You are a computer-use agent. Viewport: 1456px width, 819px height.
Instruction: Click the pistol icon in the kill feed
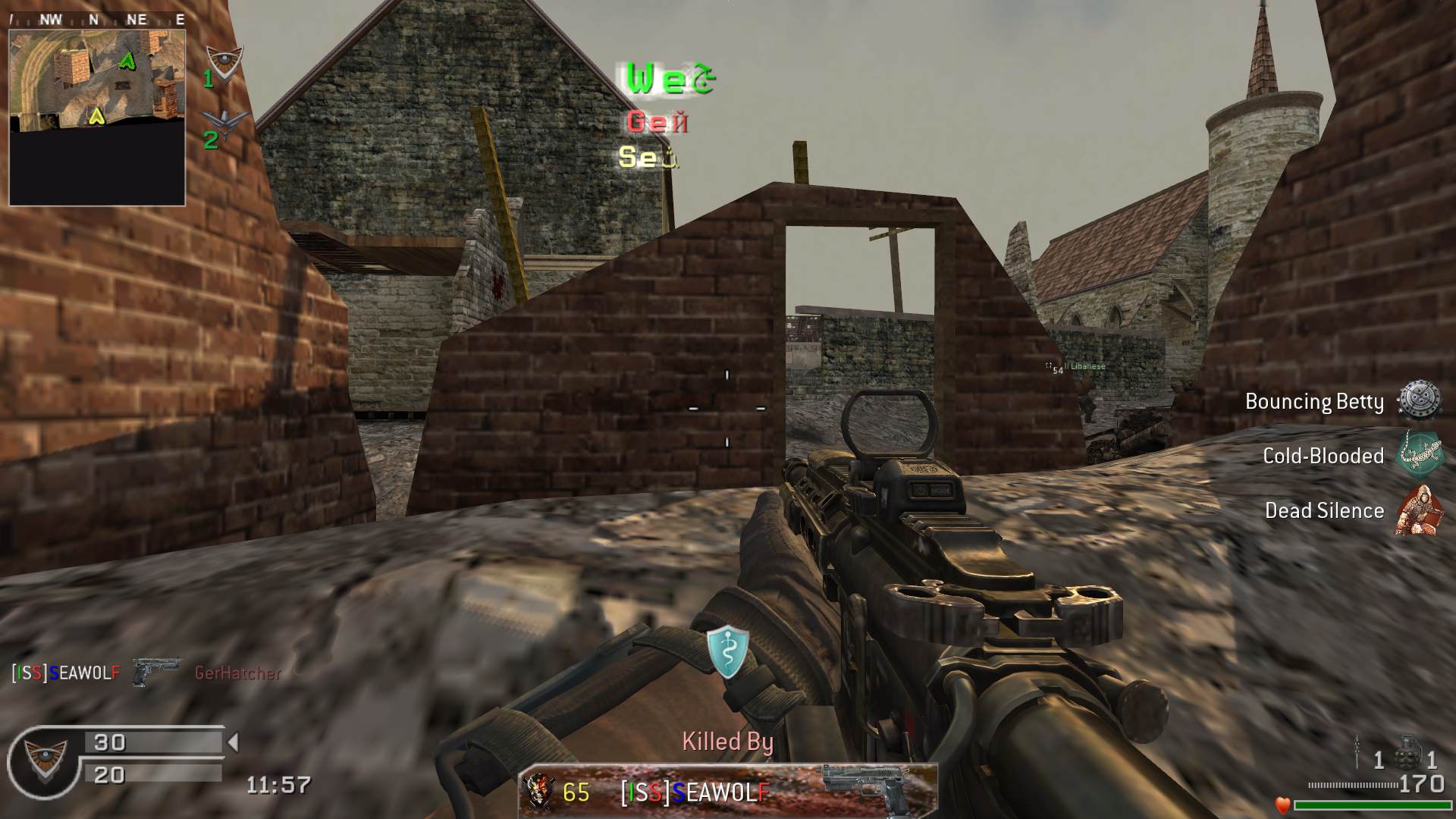[156, 672]
